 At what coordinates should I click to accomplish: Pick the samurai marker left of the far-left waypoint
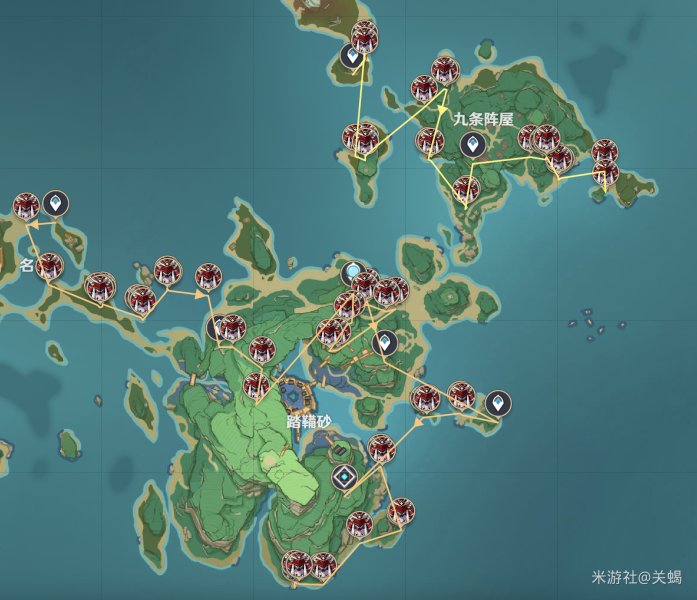pos(26,207)
